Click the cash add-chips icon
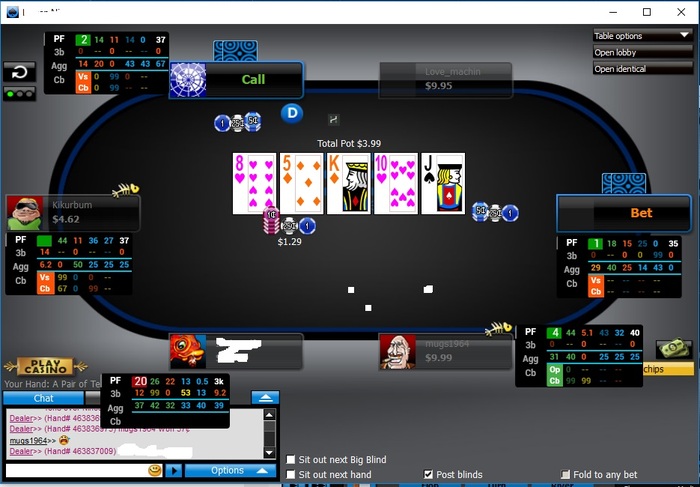 [673, 349]
